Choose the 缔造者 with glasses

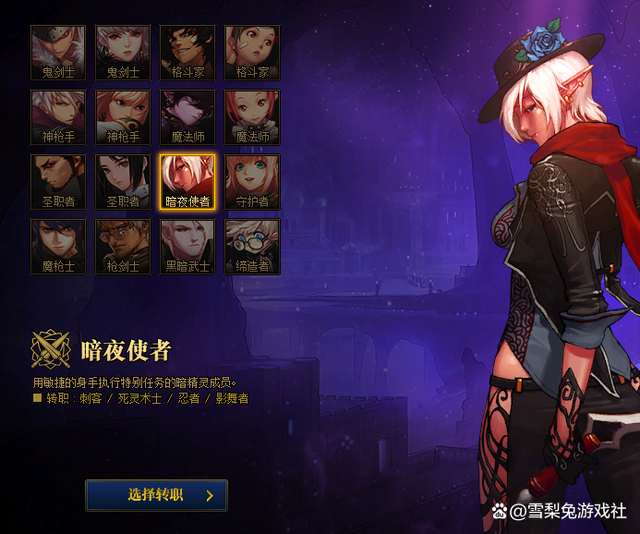[252, 247]
